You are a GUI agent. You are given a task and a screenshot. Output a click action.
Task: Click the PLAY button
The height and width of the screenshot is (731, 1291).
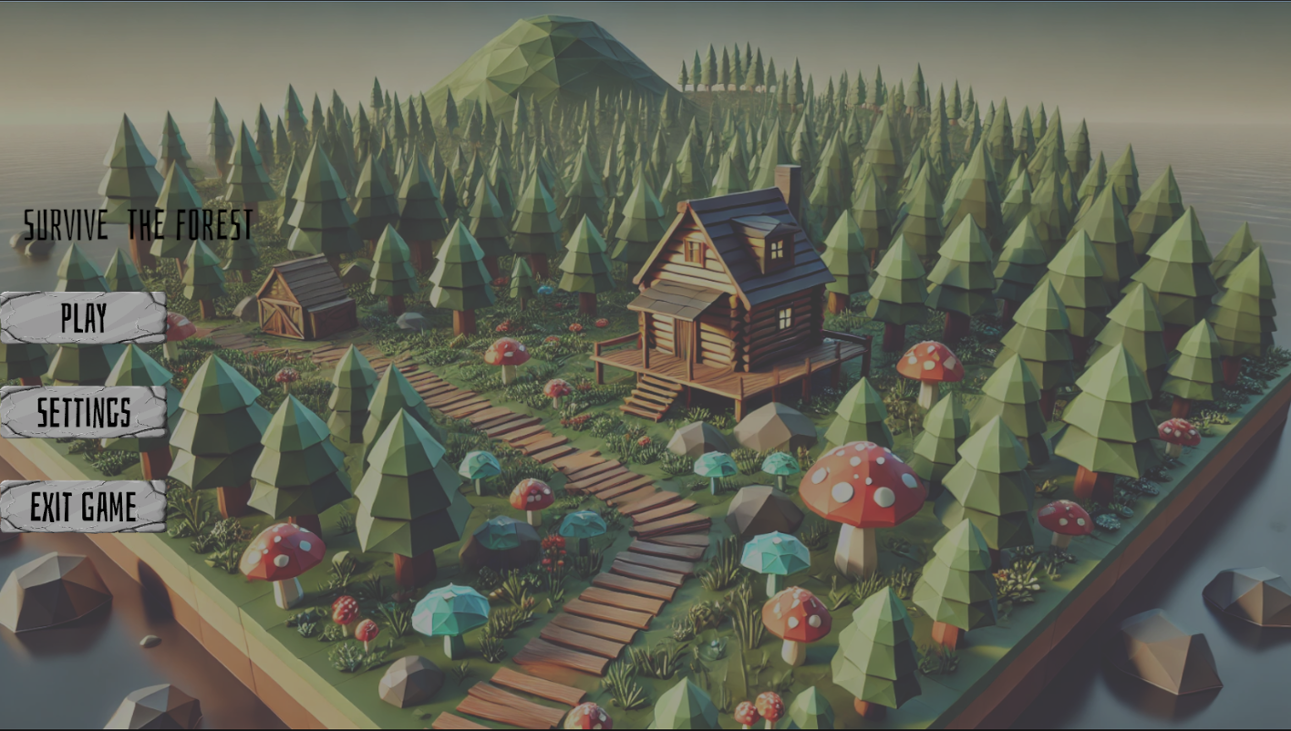pyautogui.click(x=82, y=320)
